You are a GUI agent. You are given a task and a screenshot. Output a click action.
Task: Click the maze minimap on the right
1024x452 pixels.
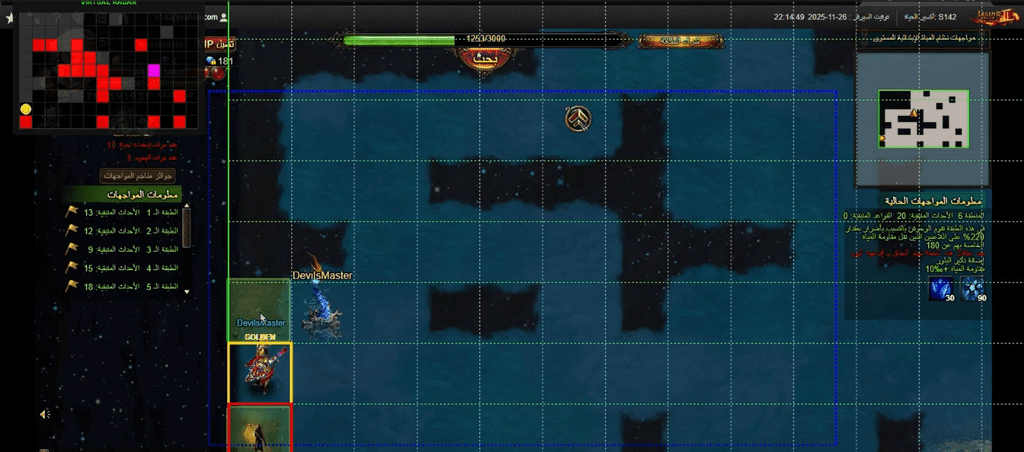click(x=923, y=118)
